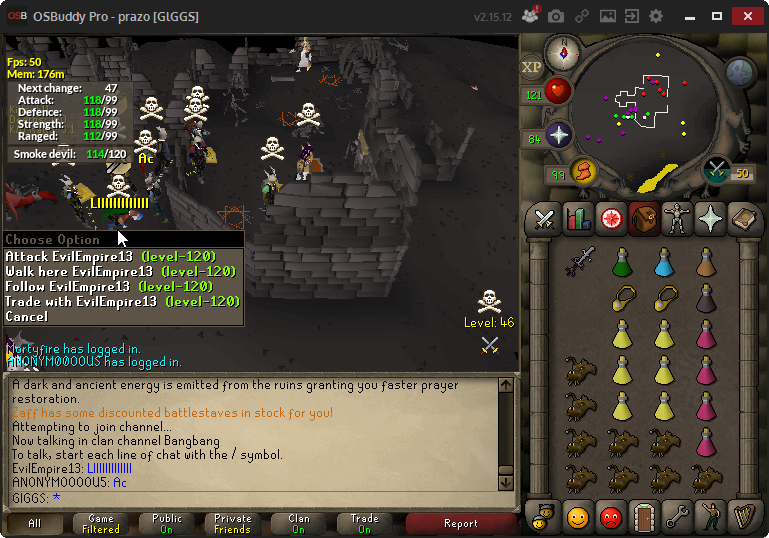Click the compass to face north
This screenshot has width=769, height=538.
[x=562, y=52]
